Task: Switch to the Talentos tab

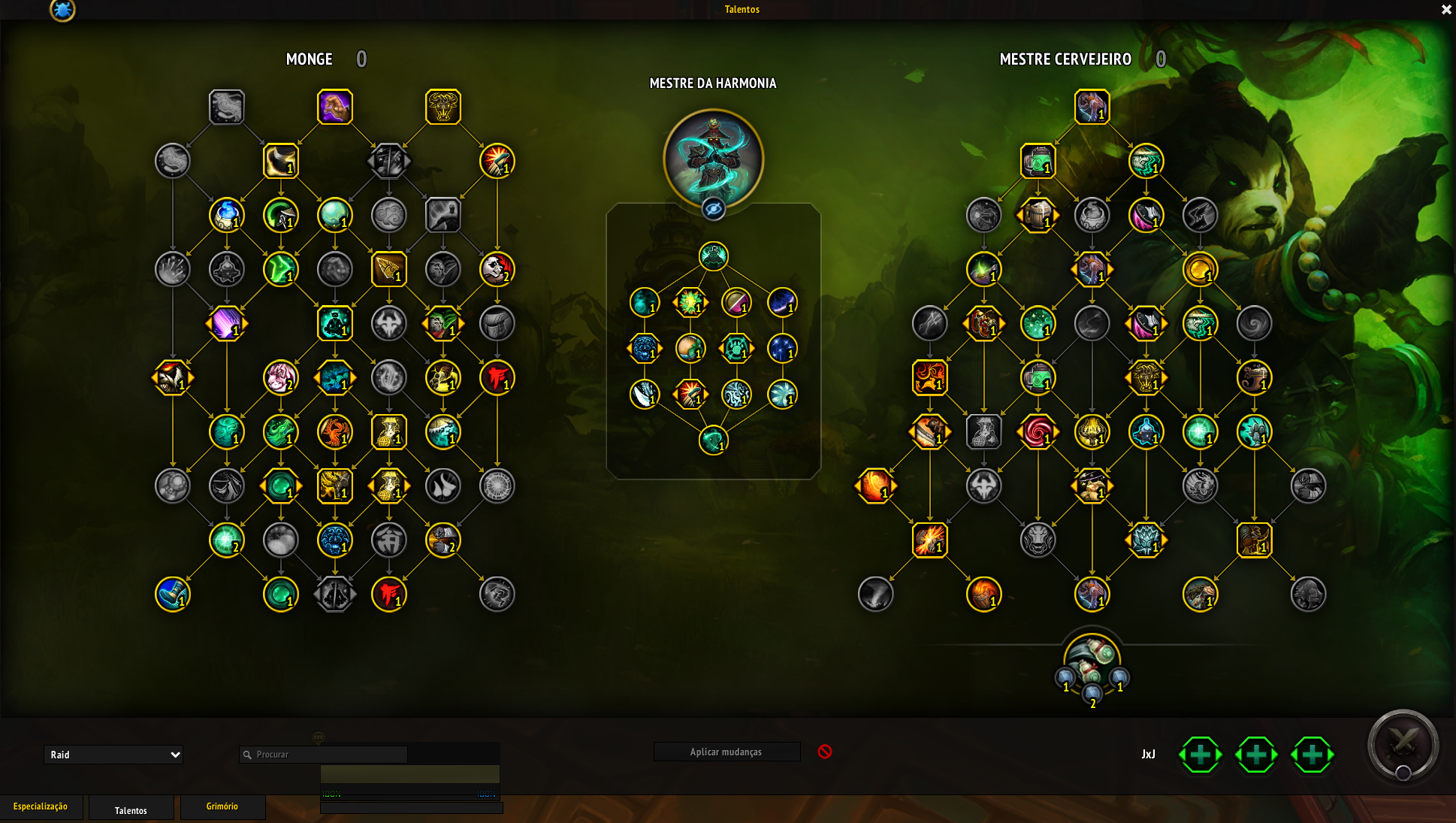Action: click(131, 810)
